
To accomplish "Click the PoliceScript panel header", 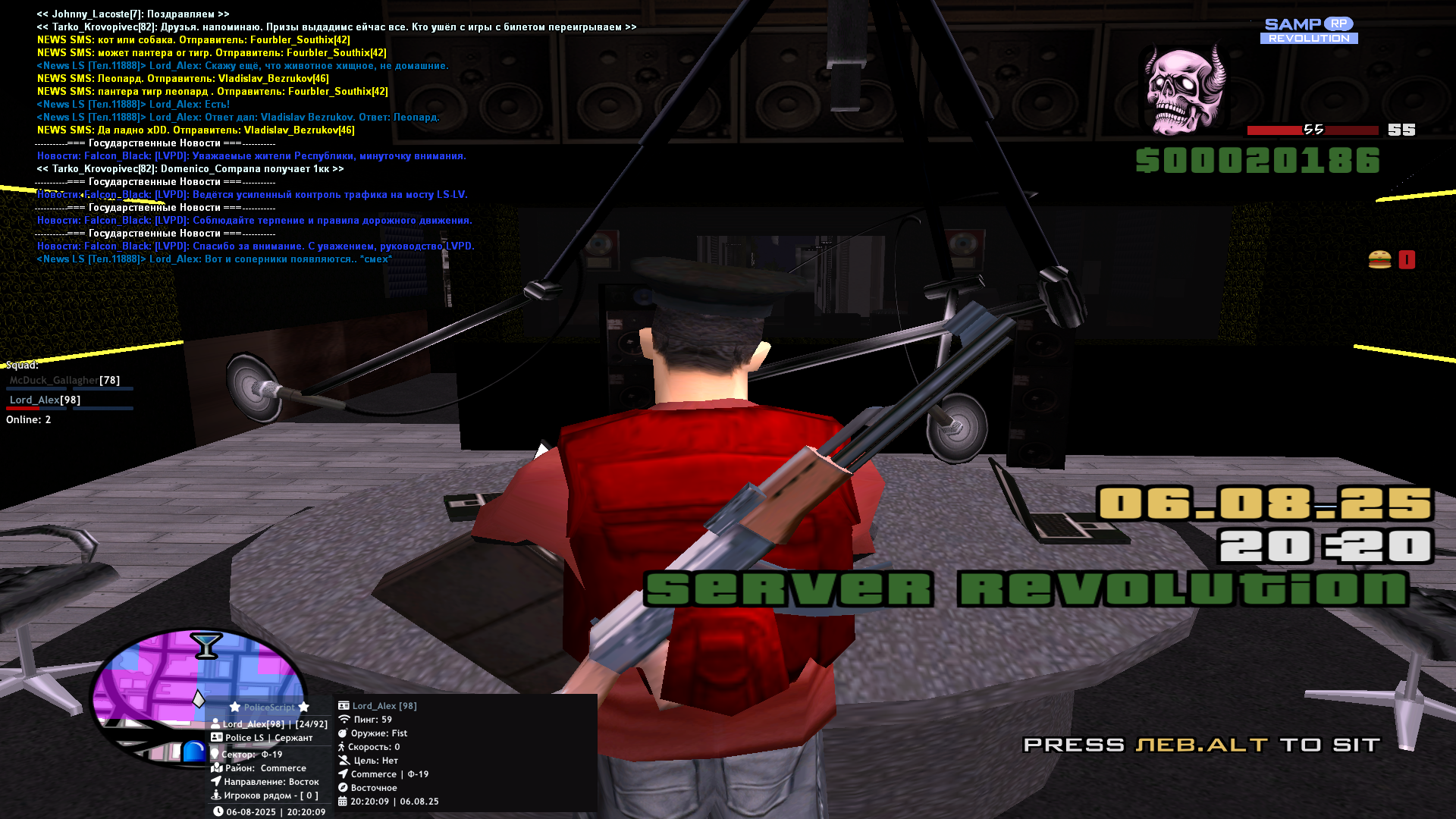I will 269,708.
